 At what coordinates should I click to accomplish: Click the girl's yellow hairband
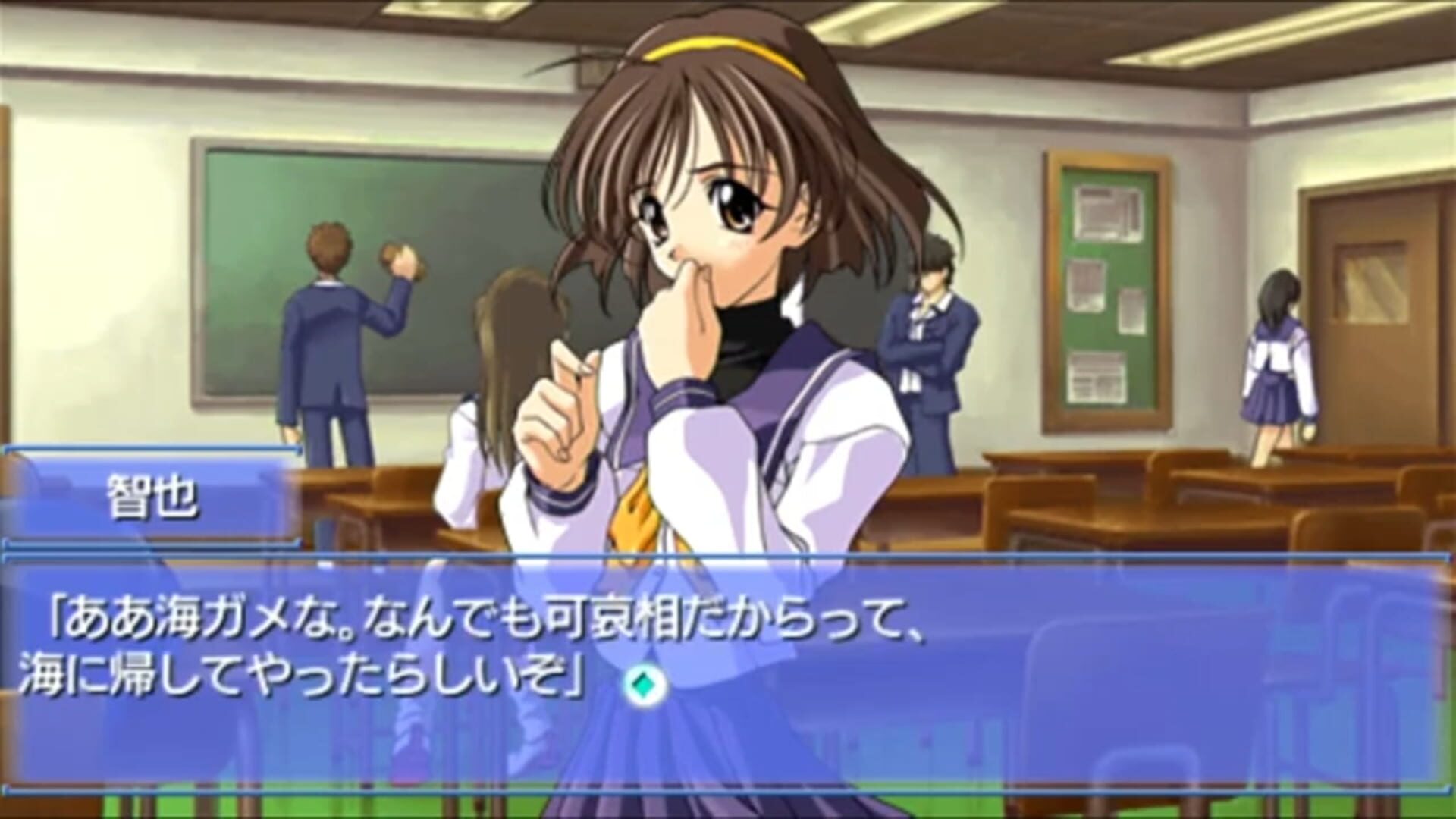(x=713, y=52)
